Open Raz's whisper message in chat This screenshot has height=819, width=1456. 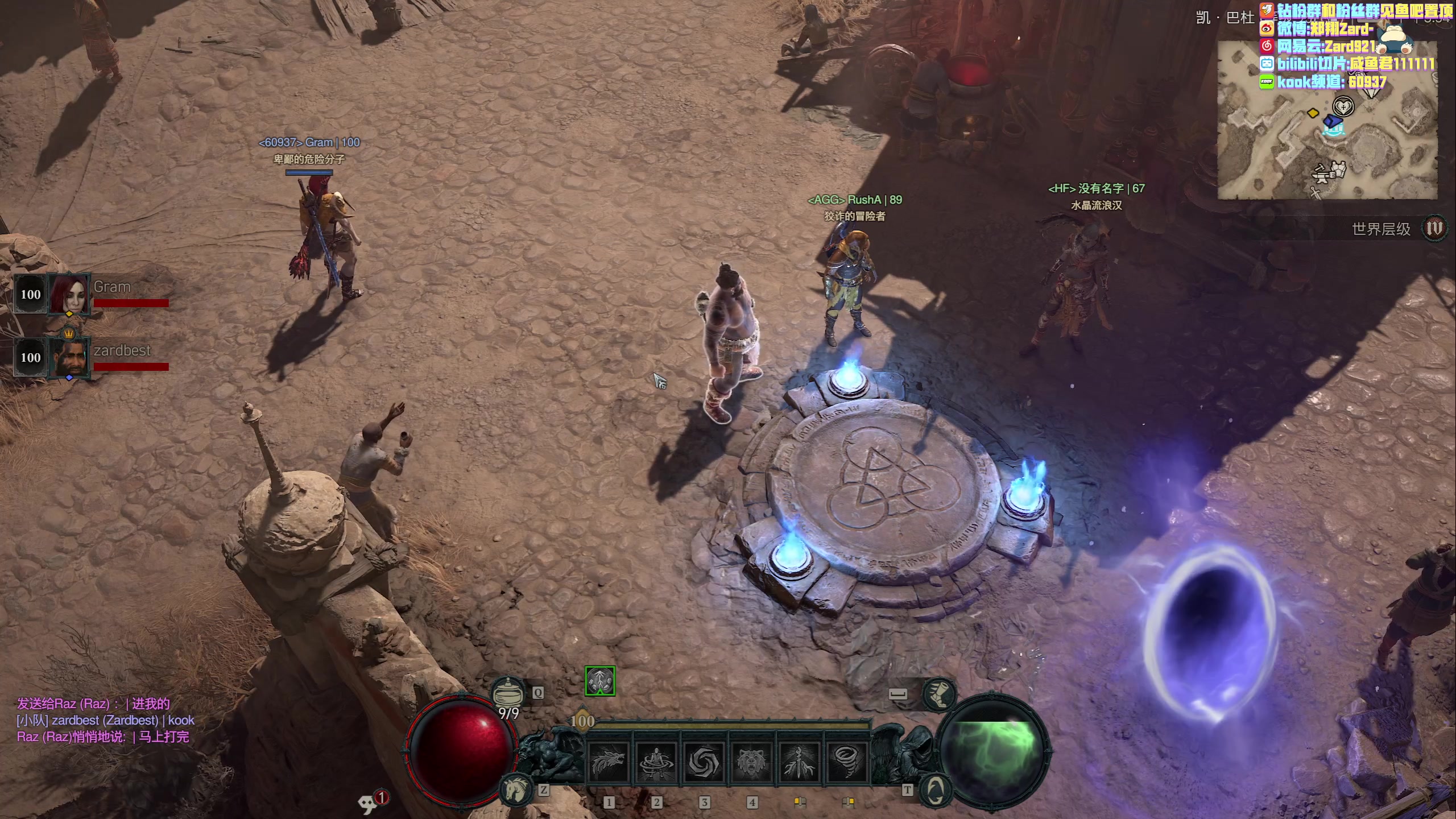tap(102, 737)
